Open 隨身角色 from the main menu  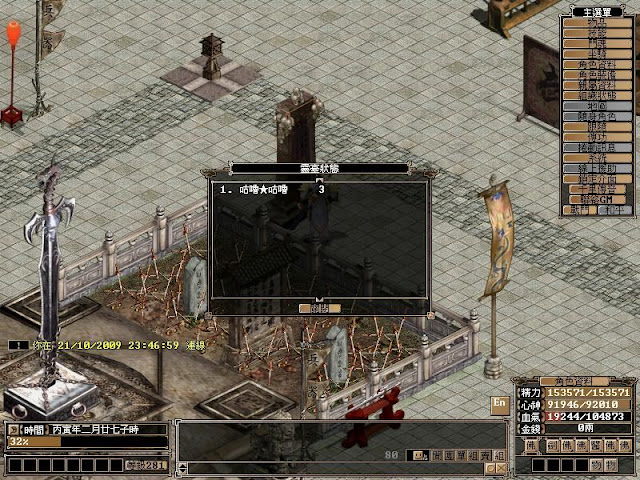[x=597, y=117]
